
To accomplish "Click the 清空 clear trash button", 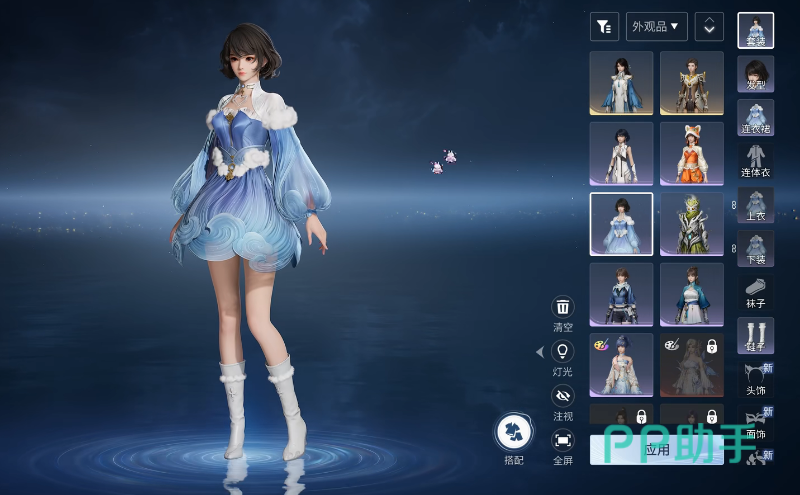I will tap(563, 307).
